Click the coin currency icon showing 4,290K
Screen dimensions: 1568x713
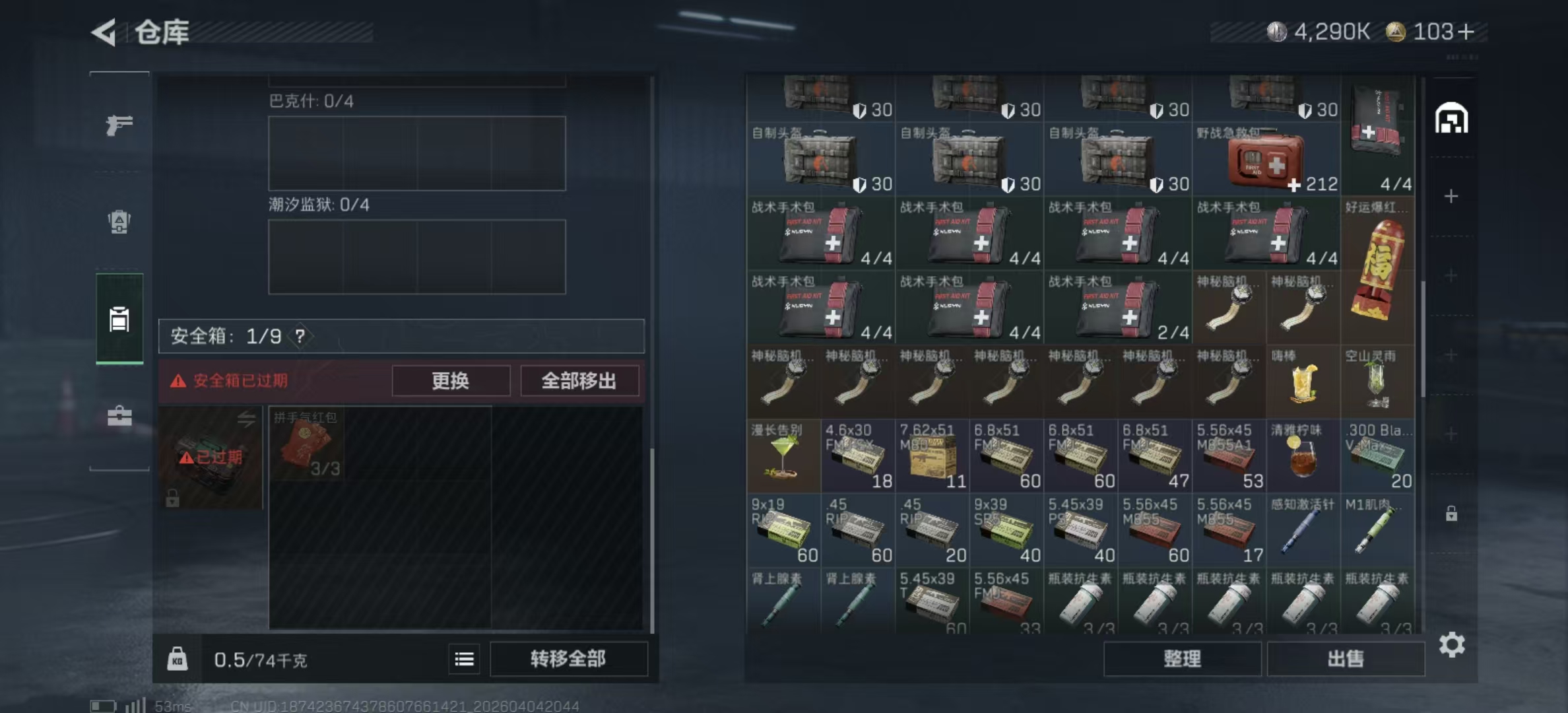(x=1277, y=30)
